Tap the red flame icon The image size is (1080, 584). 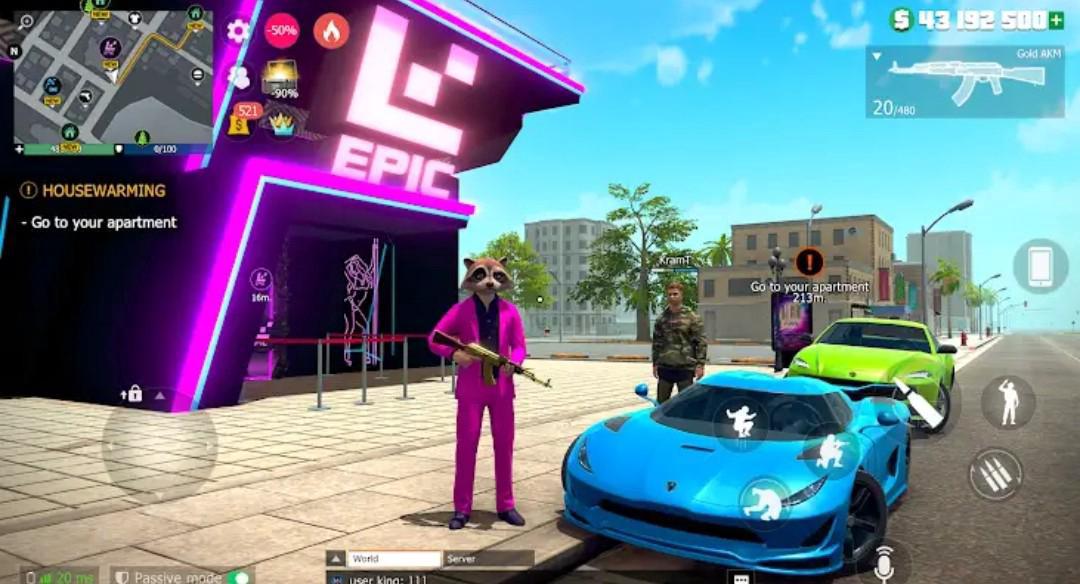click(x=331, y=31)
